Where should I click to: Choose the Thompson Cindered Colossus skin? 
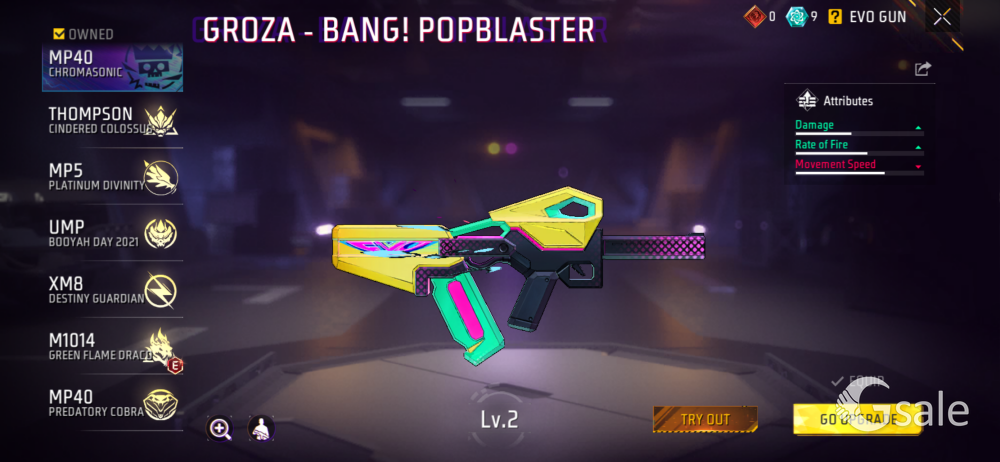113,120
